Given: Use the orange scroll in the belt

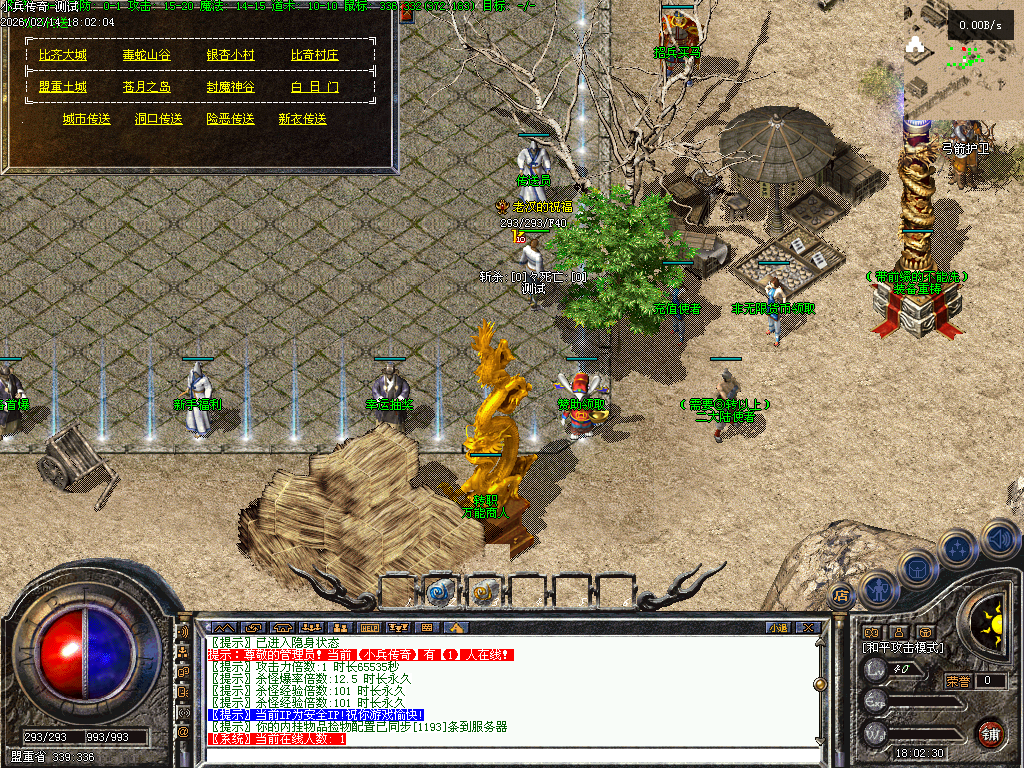Looking at the screenshot, I should point(483,591).
